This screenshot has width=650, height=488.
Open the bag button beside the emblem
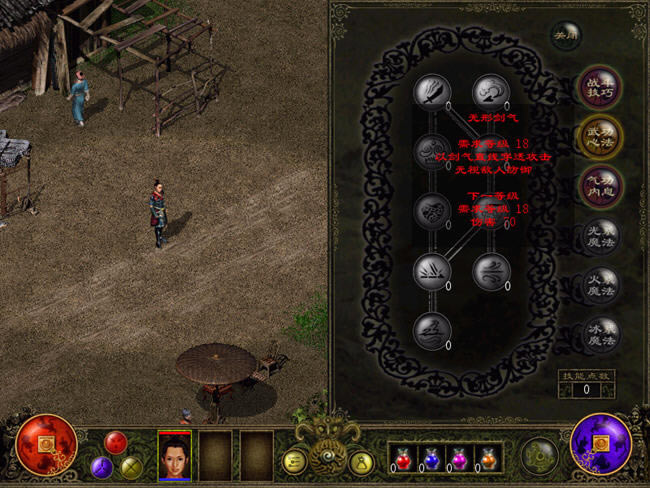coord(361,461)
